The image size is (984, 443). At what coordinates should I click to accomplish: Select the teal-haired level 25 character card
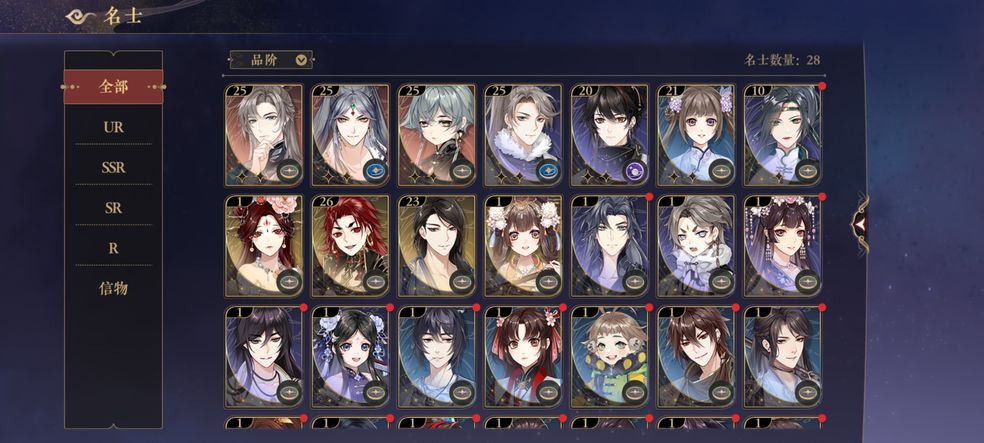pyautogui.click(x=437, y=135)
